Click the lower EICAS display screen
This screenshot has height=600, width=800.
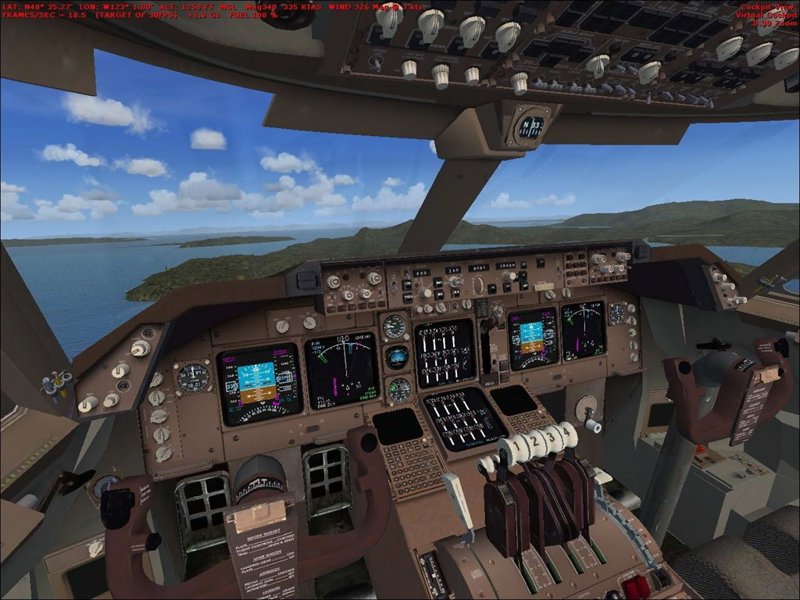pyautogui.click(x=464, y=417)
